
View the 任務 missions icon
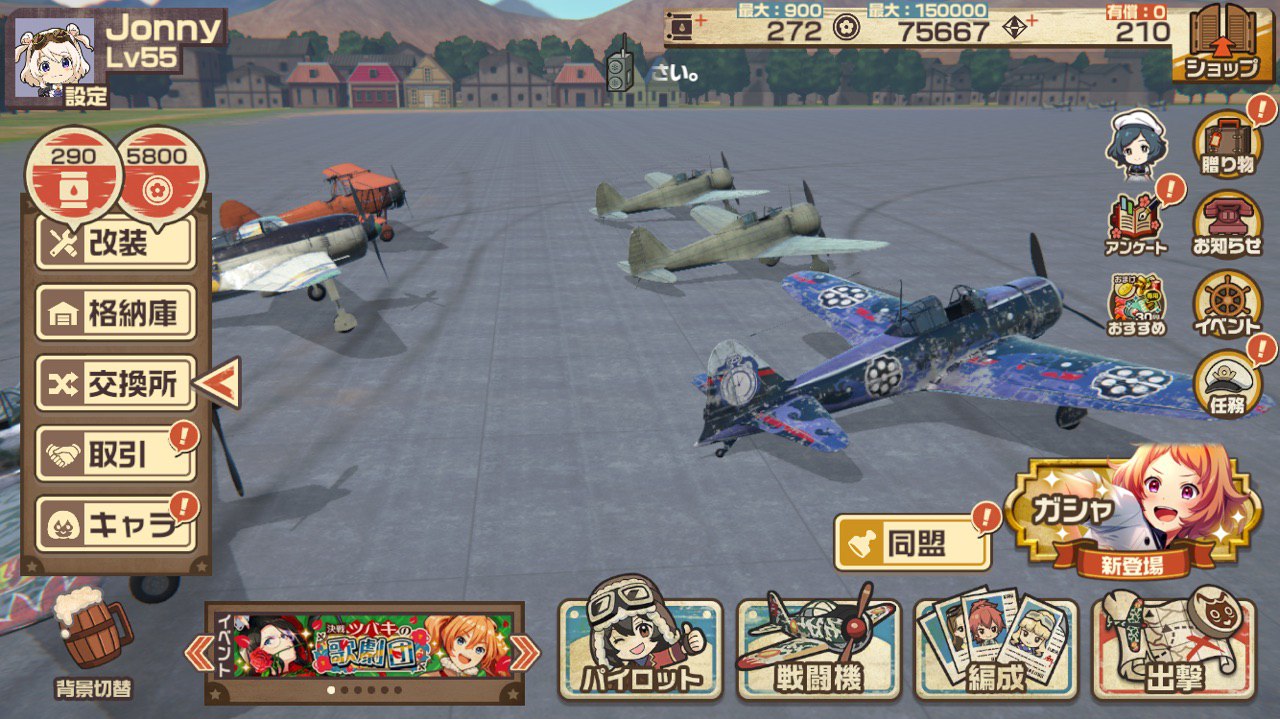coord(1227,383)
